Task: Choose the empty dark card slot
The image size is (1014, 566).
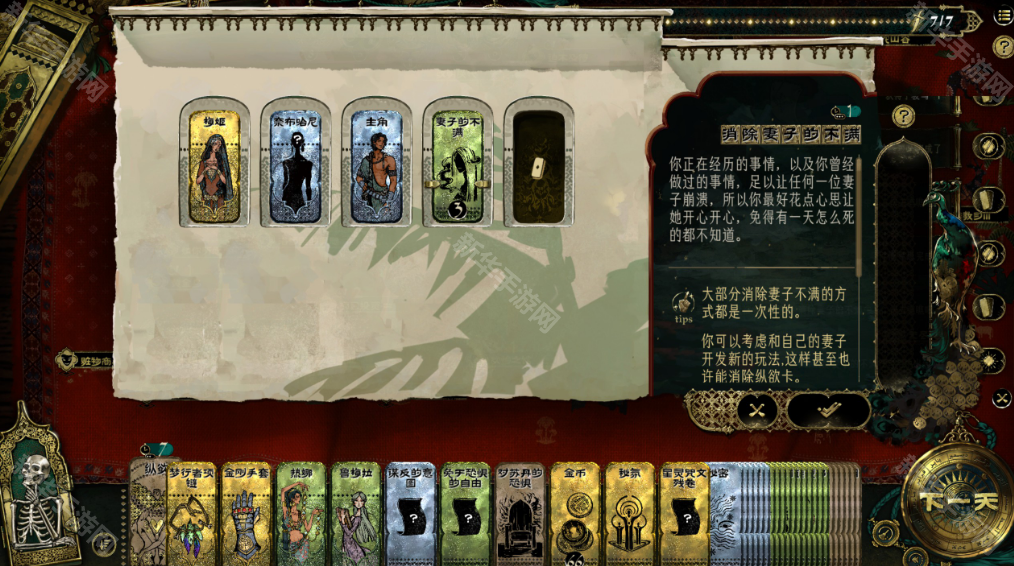Action: (538, 165)
